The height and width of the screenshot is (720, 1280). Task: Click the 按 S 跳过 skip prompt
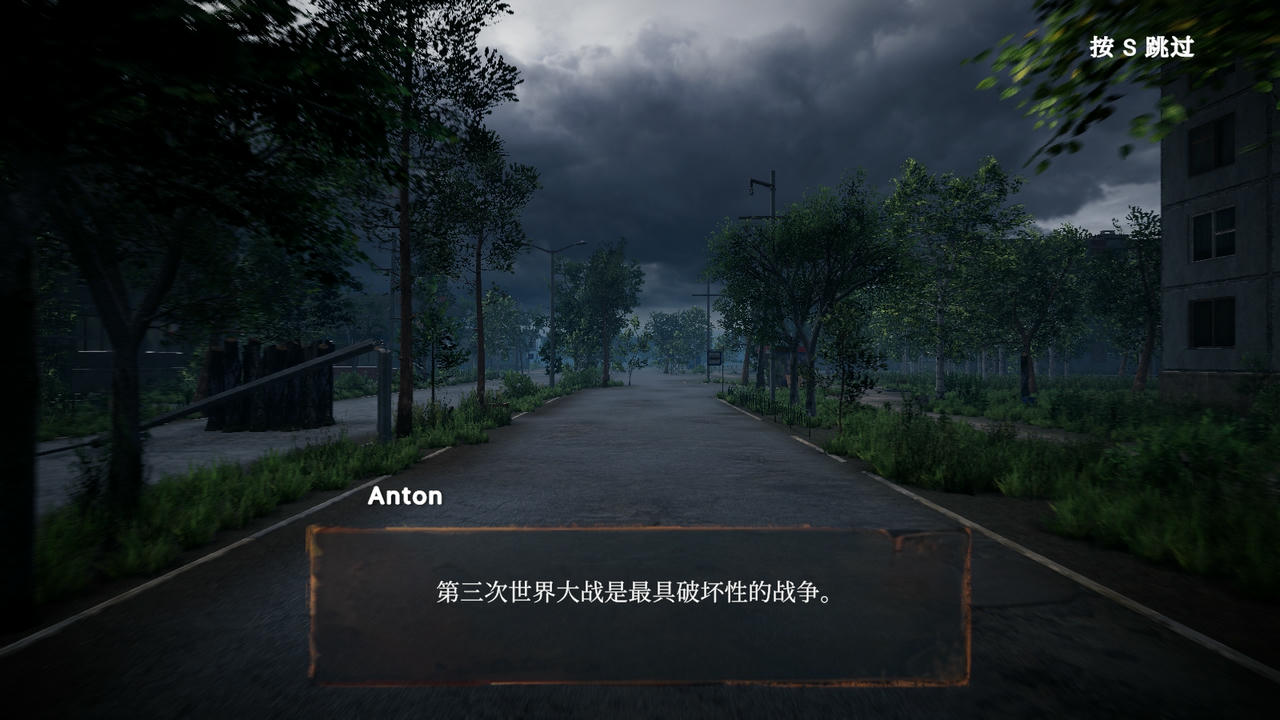[x=1141, y=47]
